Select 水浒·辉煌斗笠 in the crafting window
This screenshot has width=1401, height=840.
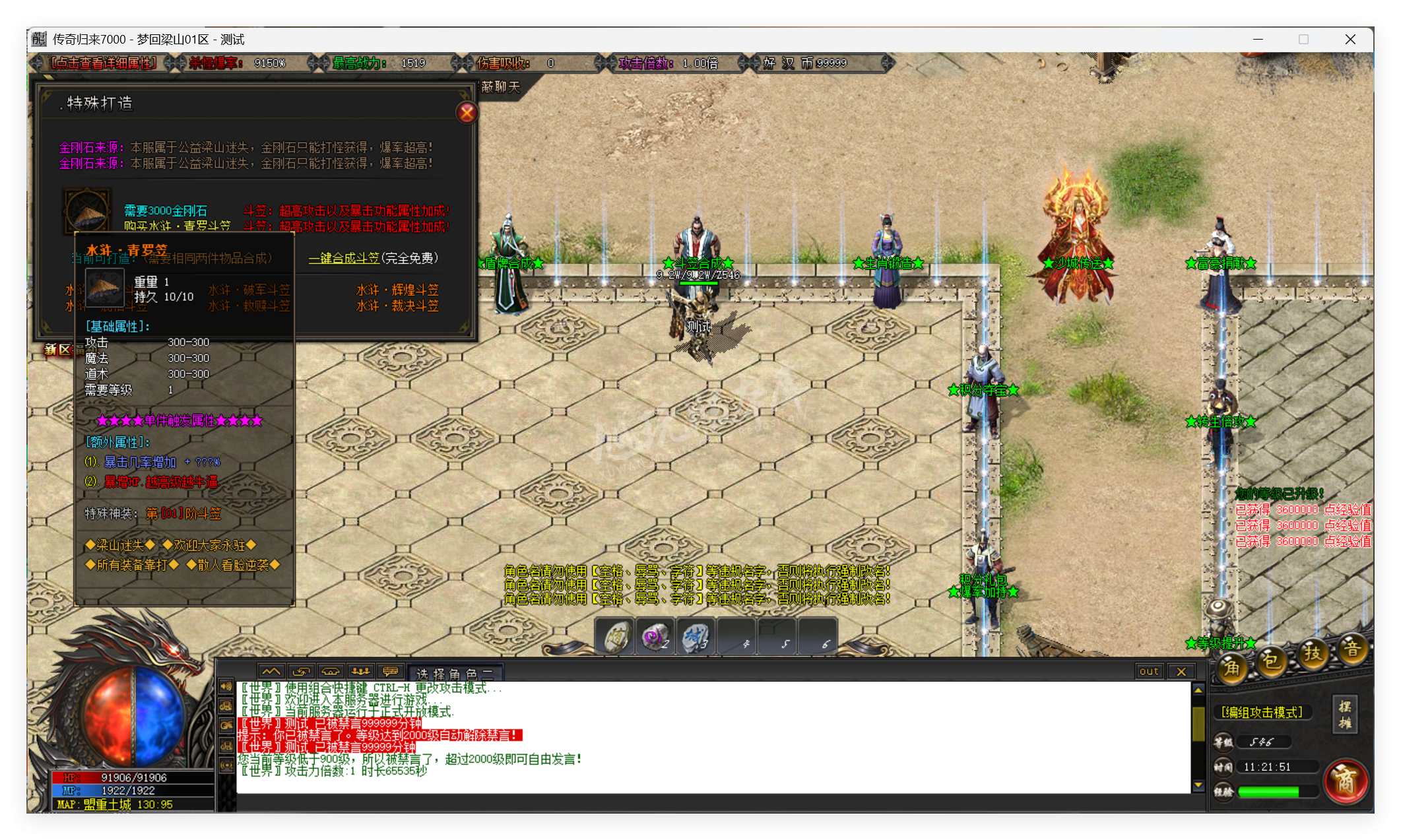[x=396, y=290]
